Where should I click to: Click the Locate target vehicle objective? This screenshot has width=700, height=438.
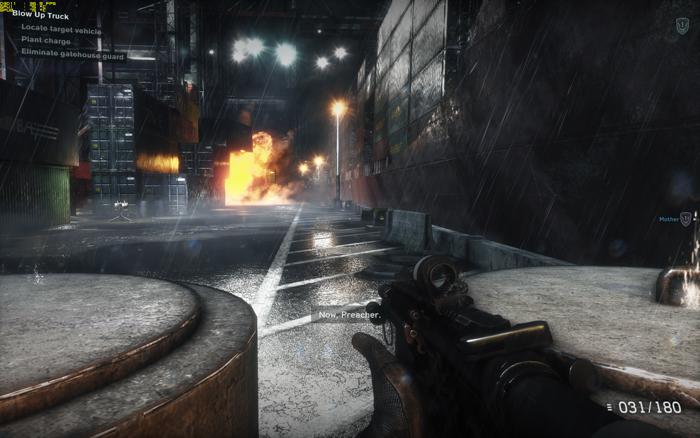point(60,29)
